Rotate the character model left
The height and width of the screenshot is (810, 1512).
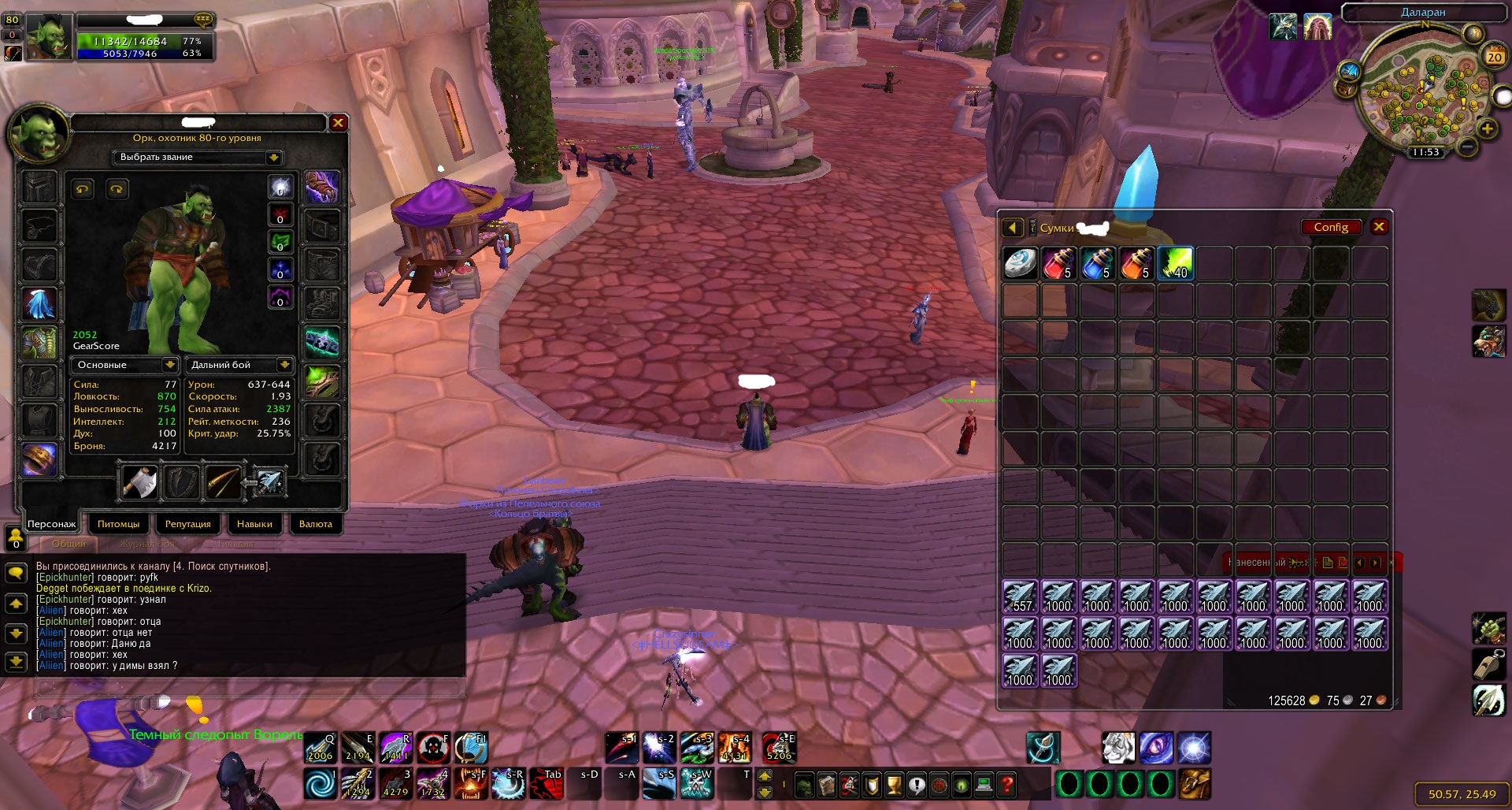[x=83, y=189]
